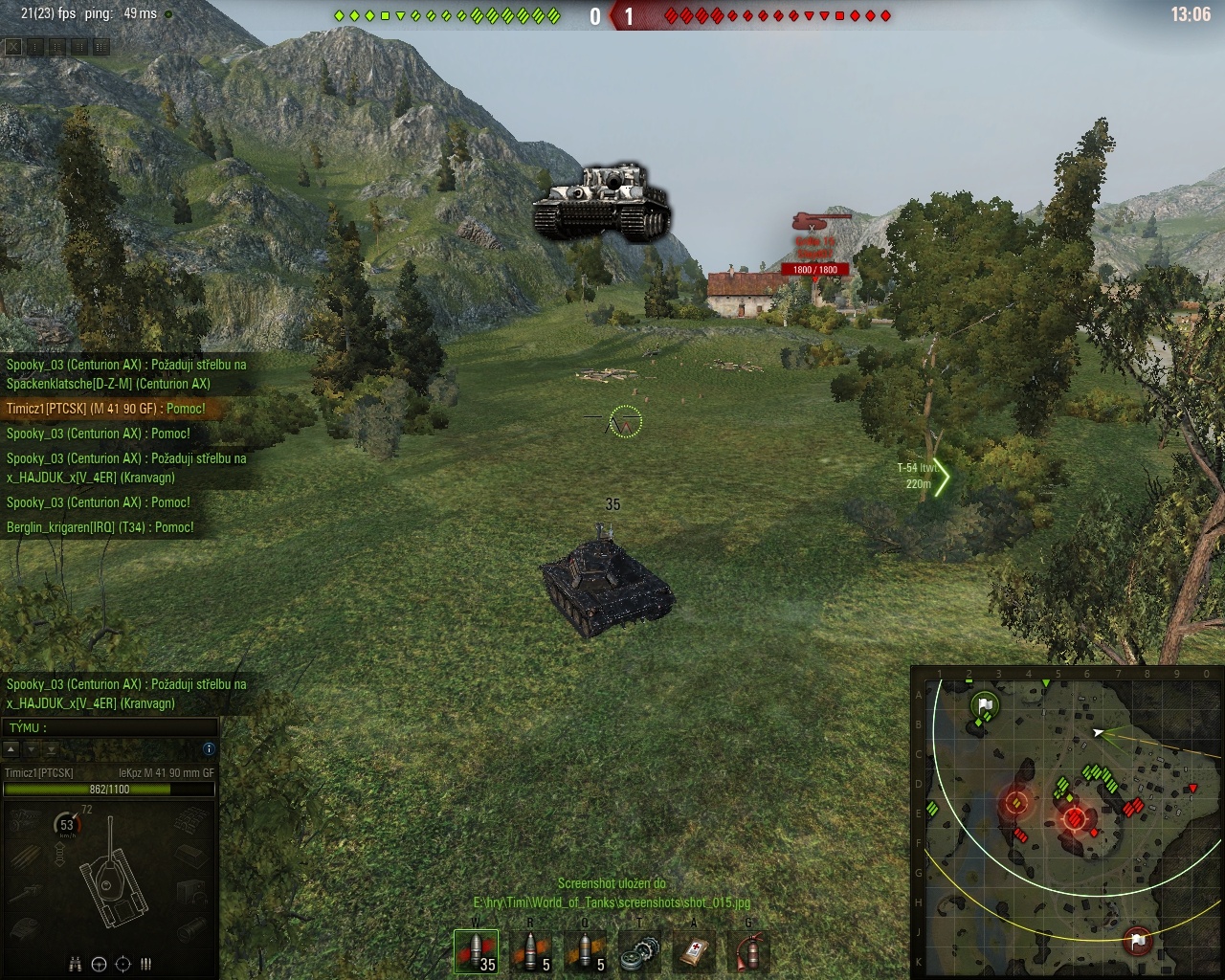This screenshot has height=980, width=1225.
Task: Activate the first aid kit consumable
Action: tap(694, 951)
